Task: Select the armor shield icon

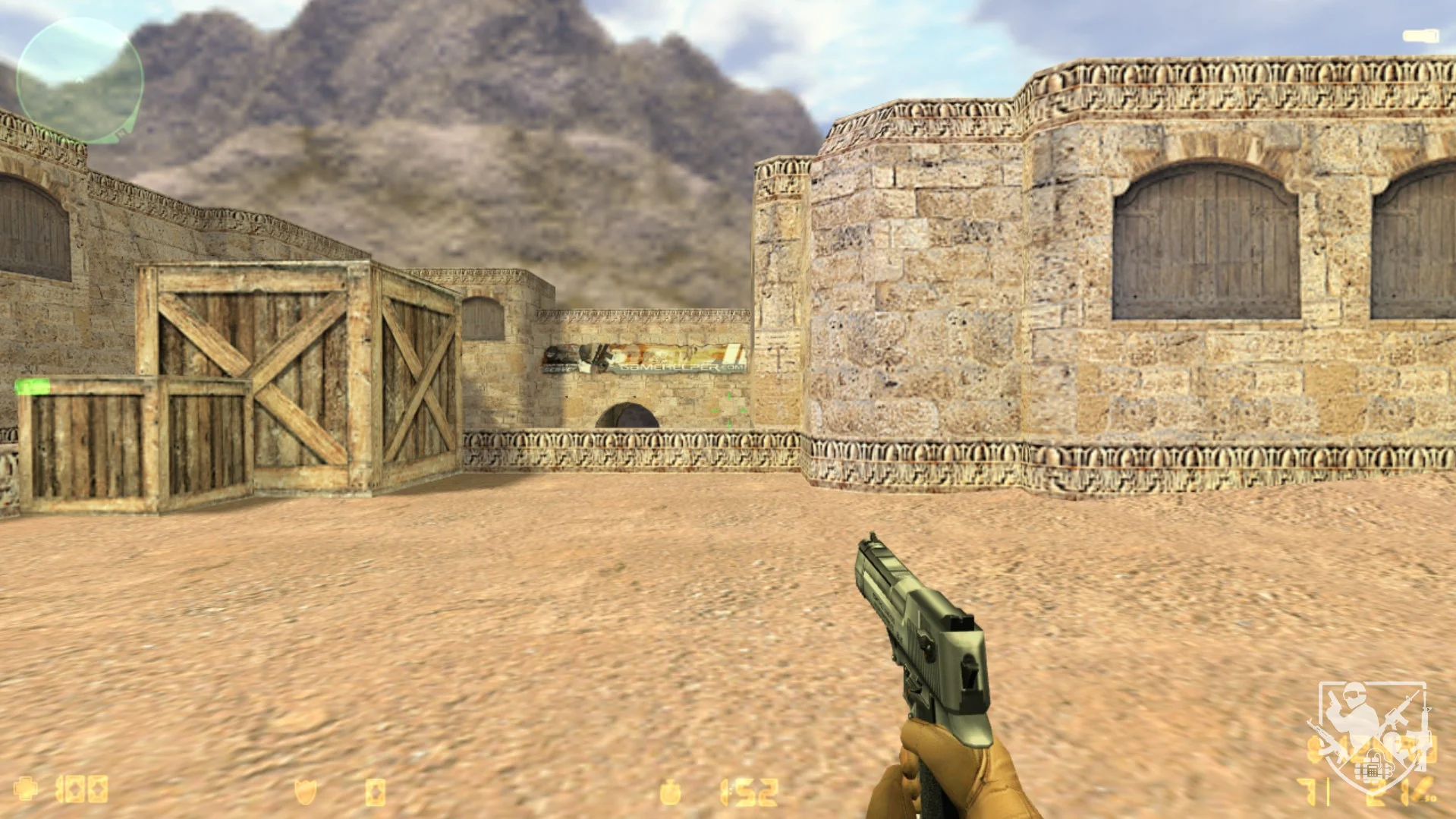Action: 305,792
